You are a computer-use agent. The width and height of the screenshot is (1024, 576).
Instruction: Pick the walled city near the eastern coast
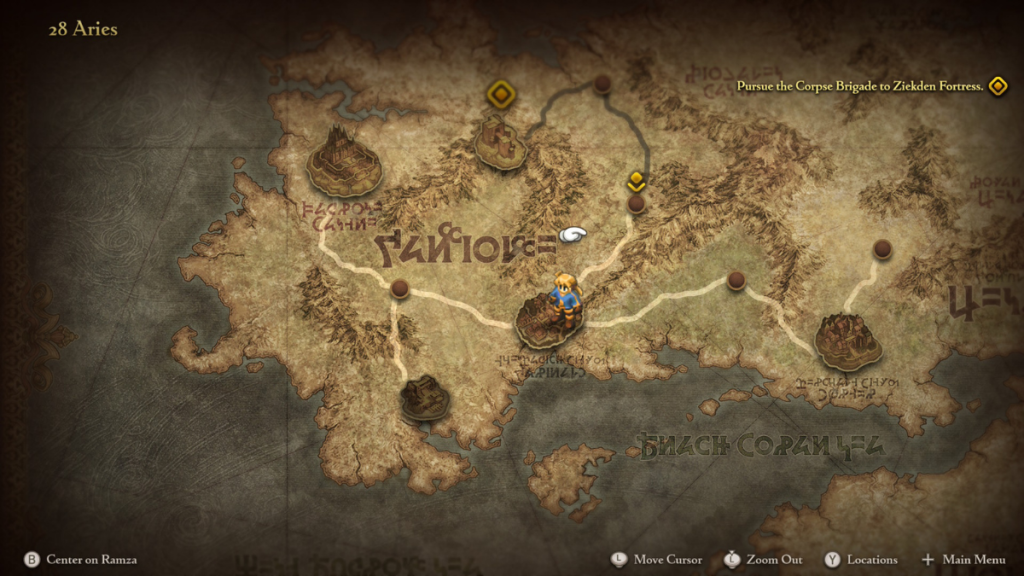pyautogui.click(x=847, y=340)
